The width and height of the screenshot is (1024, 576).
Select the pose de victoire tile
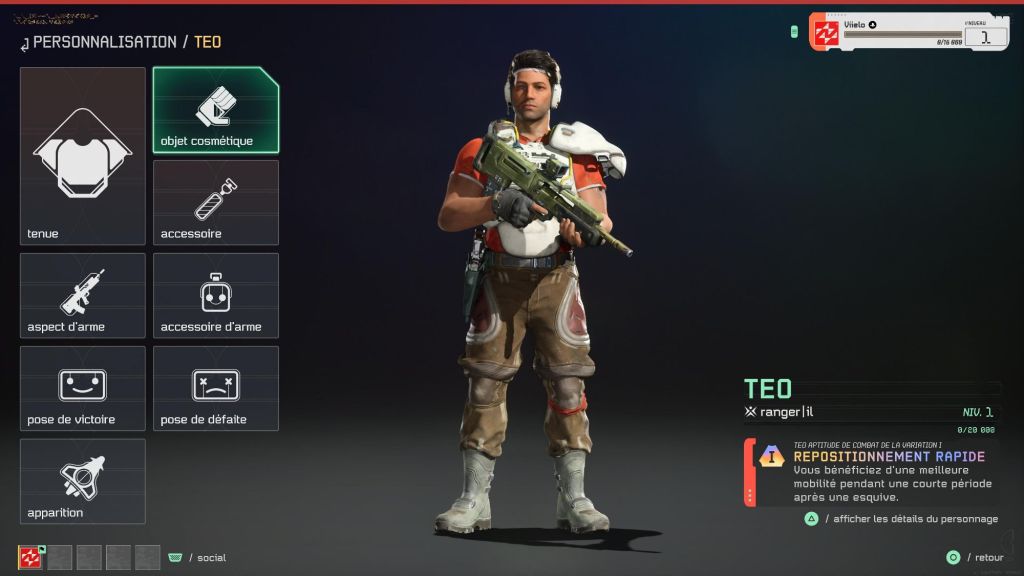coord(83,388)
